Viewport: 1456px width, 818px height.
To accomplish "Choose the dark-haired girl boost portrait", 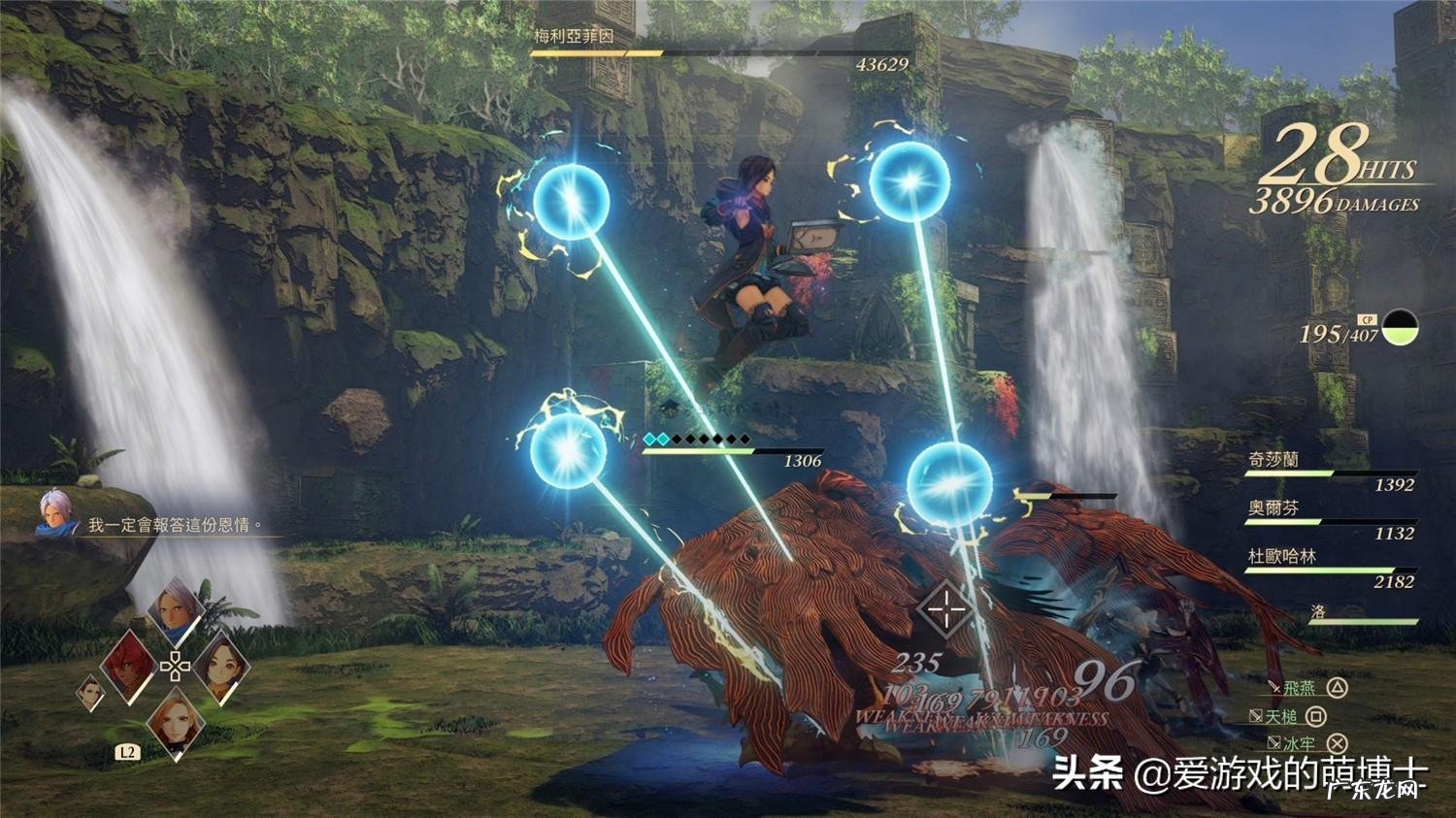I will (x=222, y=666).
